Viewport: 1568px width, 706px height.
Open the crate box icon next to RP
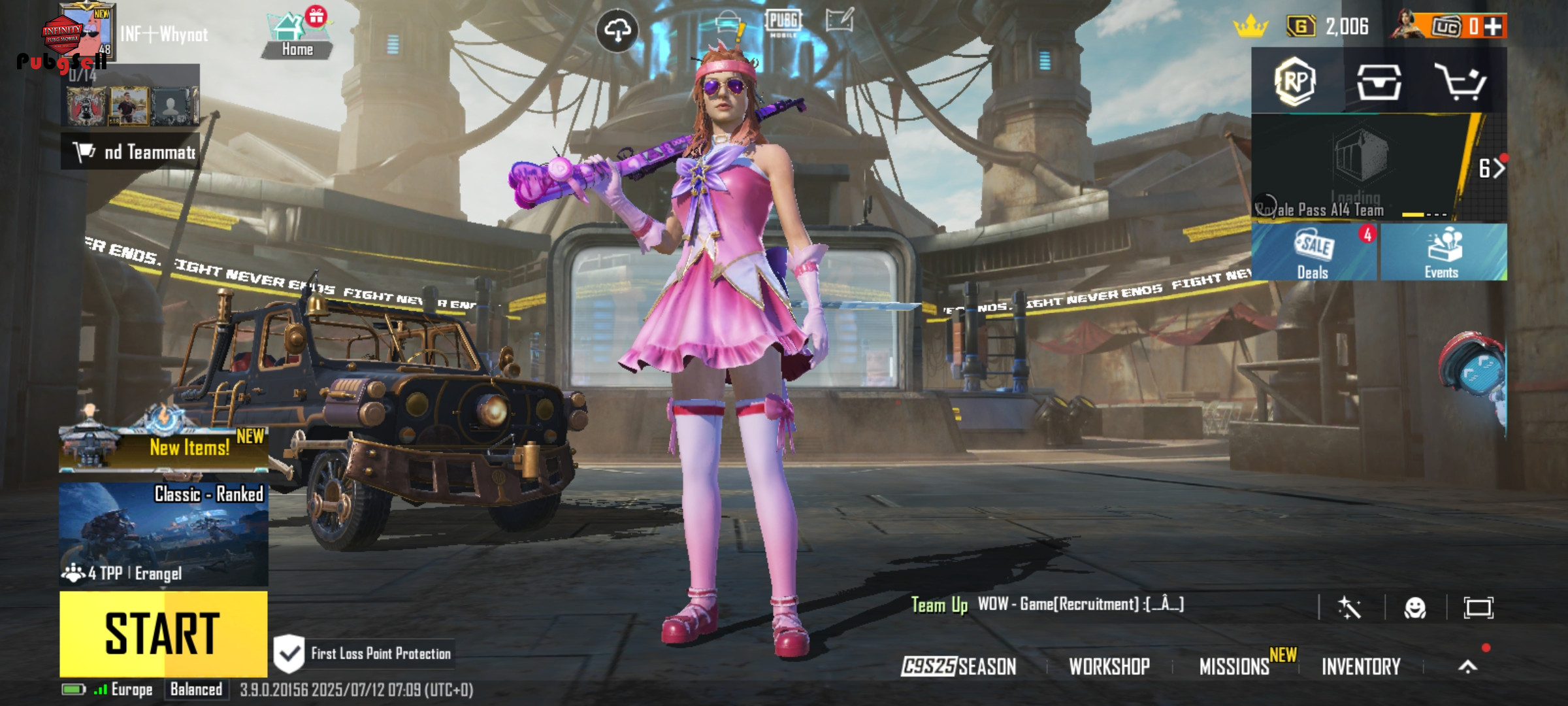(1379, 82)
